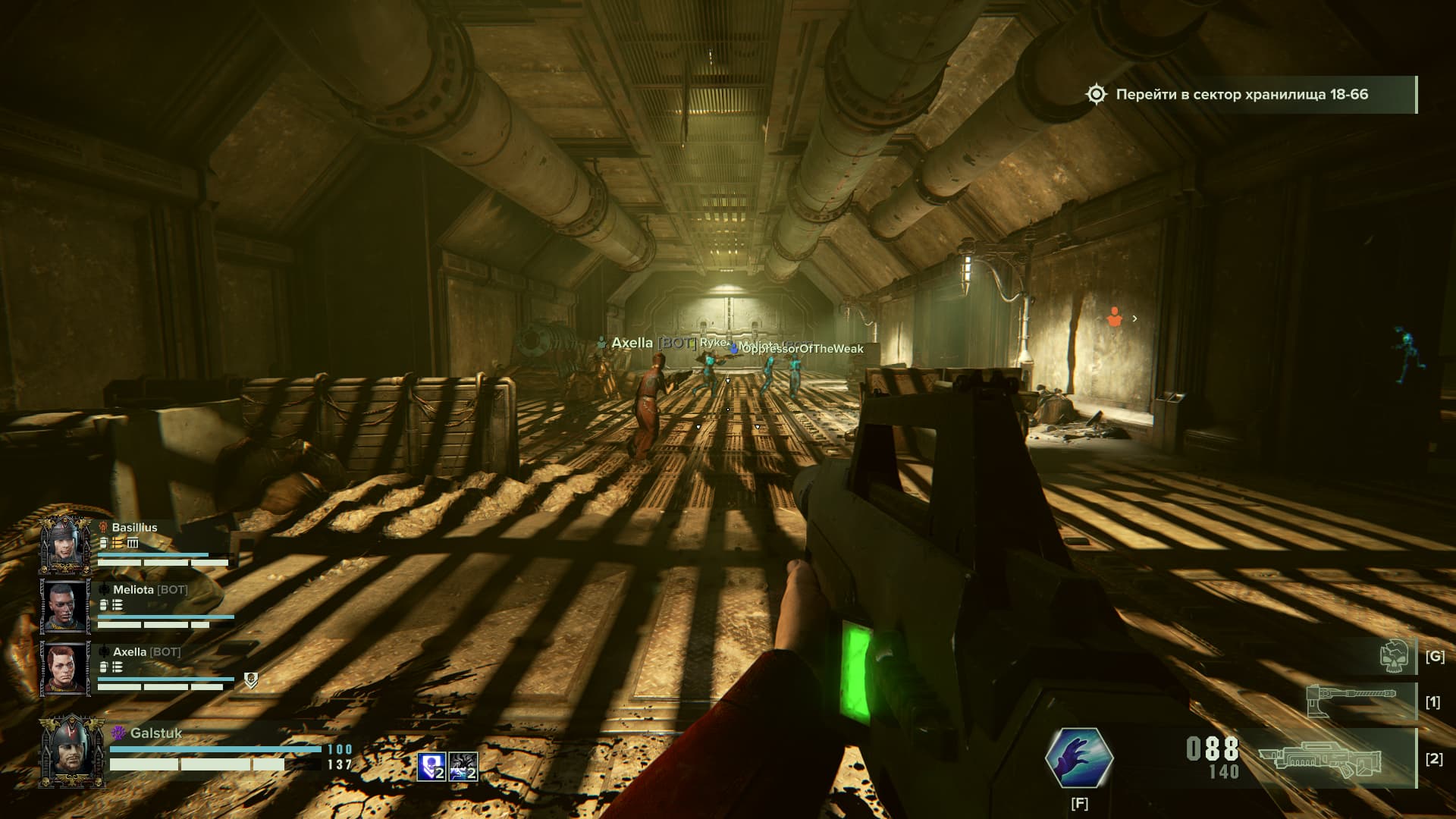Select the lasgun ranged weapon slot
The height and width of the screenshot is (819, 1456).
(1321, 758)
